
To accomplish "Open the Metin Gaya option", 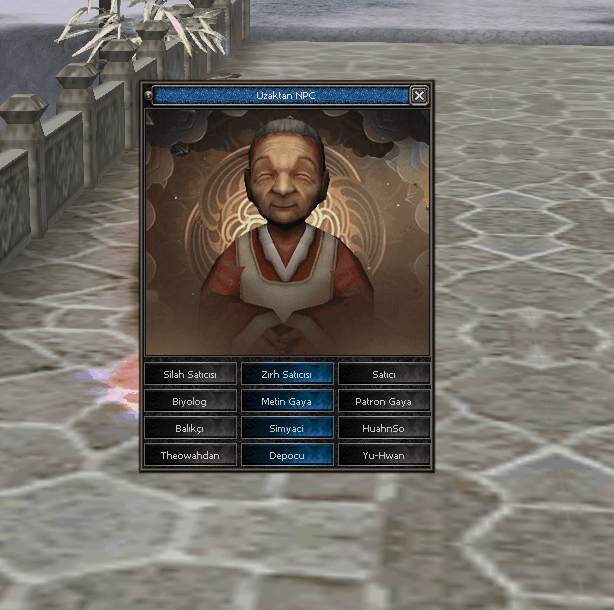I will [286, 401].
